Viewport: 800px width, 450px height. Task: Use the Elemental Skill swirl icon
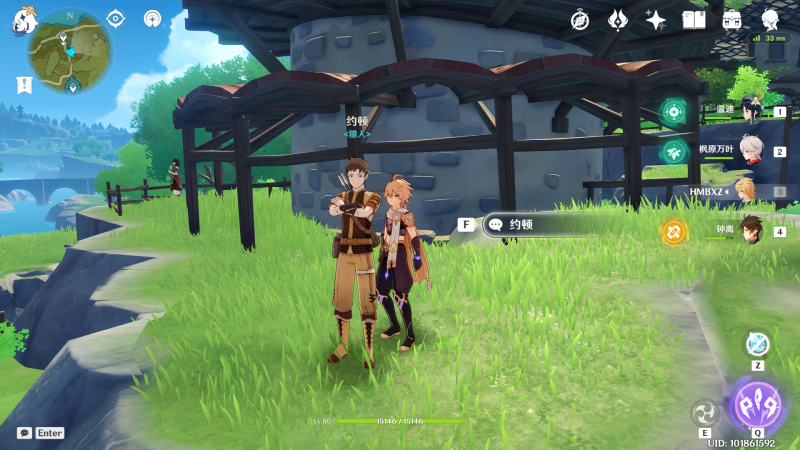point(705,412)
